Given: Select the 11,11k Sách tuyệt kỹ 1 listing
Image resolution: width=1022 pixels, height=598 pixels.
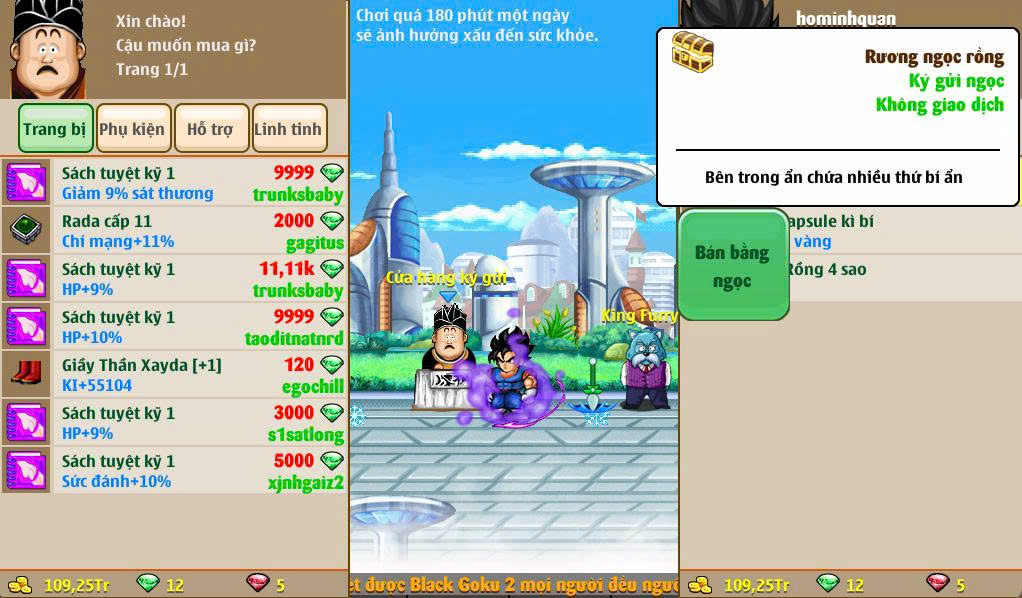Looking at the screenshot, I should coord(174,279).
